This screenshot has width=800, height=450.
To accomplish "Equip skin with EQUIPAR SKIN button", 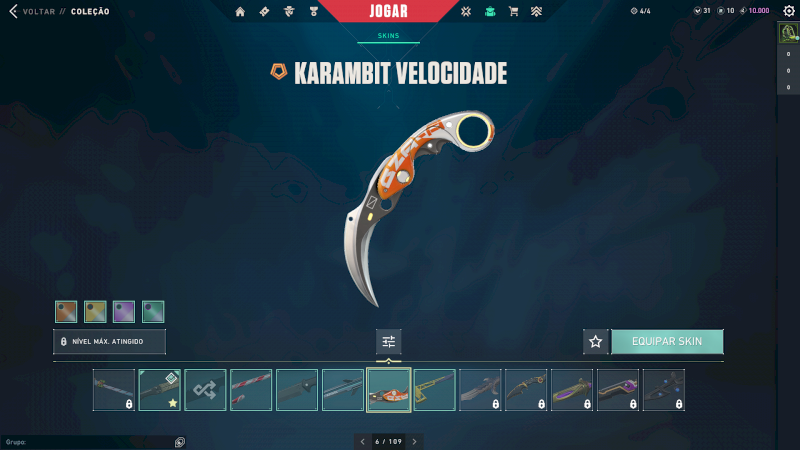I will 667,341.
